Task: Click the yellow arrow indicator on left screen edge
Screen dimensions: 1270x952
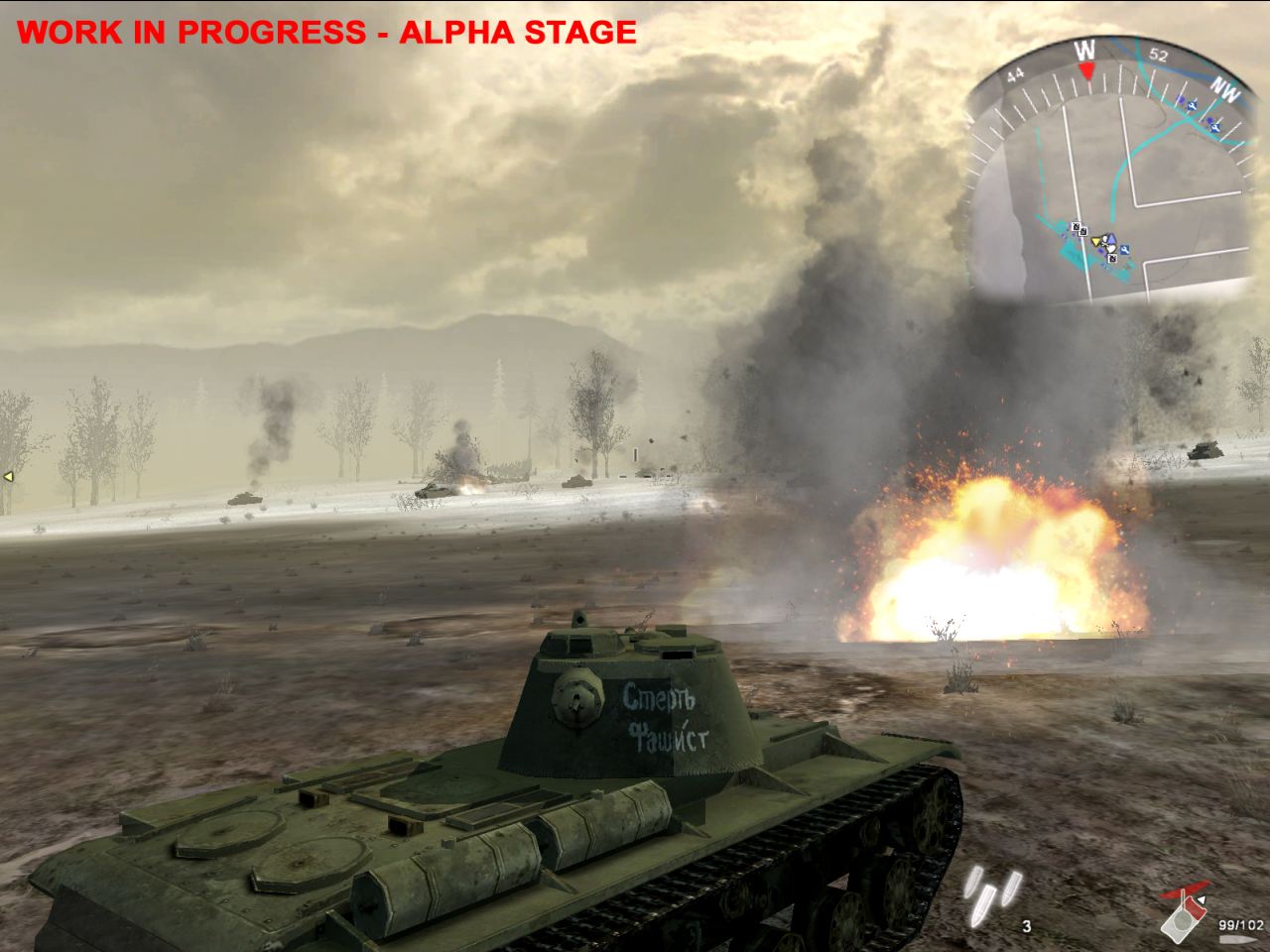Action: [6, 477]
